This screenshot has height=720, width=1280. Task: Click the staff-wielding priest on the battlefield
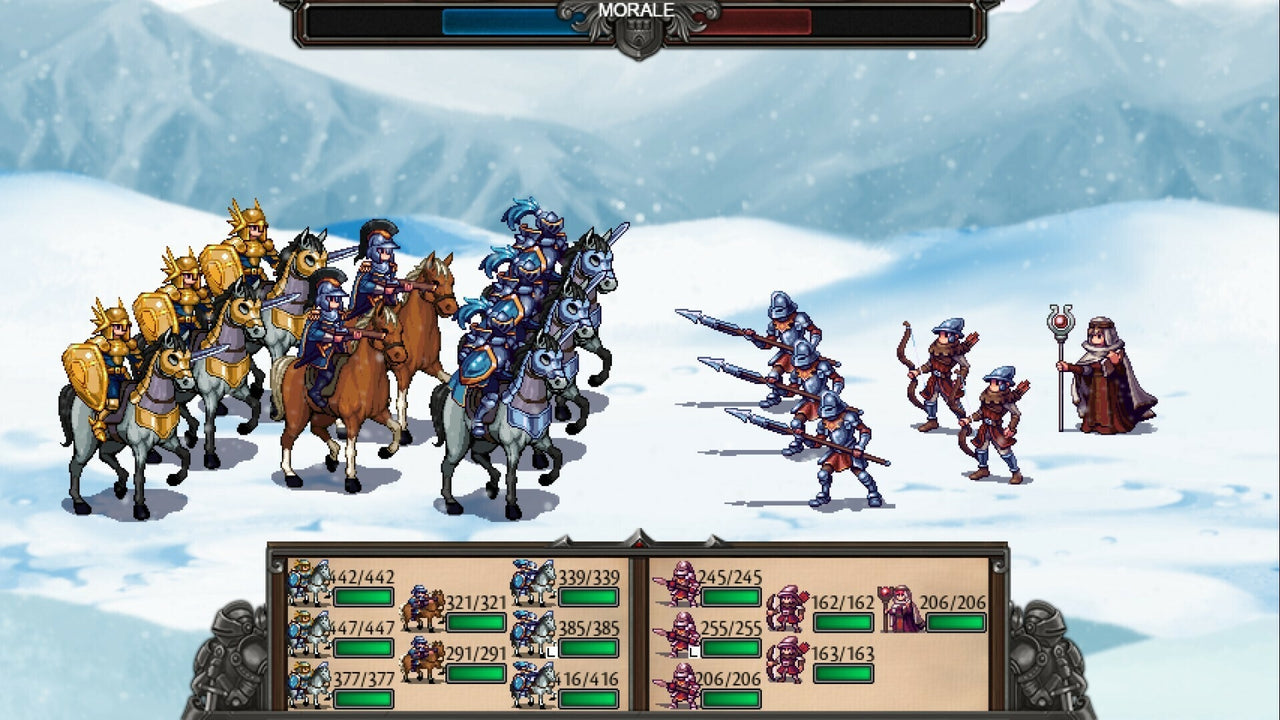(x=1100, y=380)
